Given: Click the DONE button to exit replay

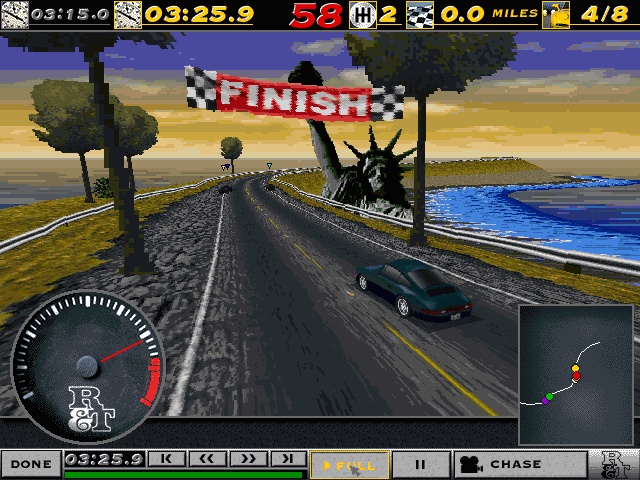Looking at the screenshot, I should tap(31, 464).
